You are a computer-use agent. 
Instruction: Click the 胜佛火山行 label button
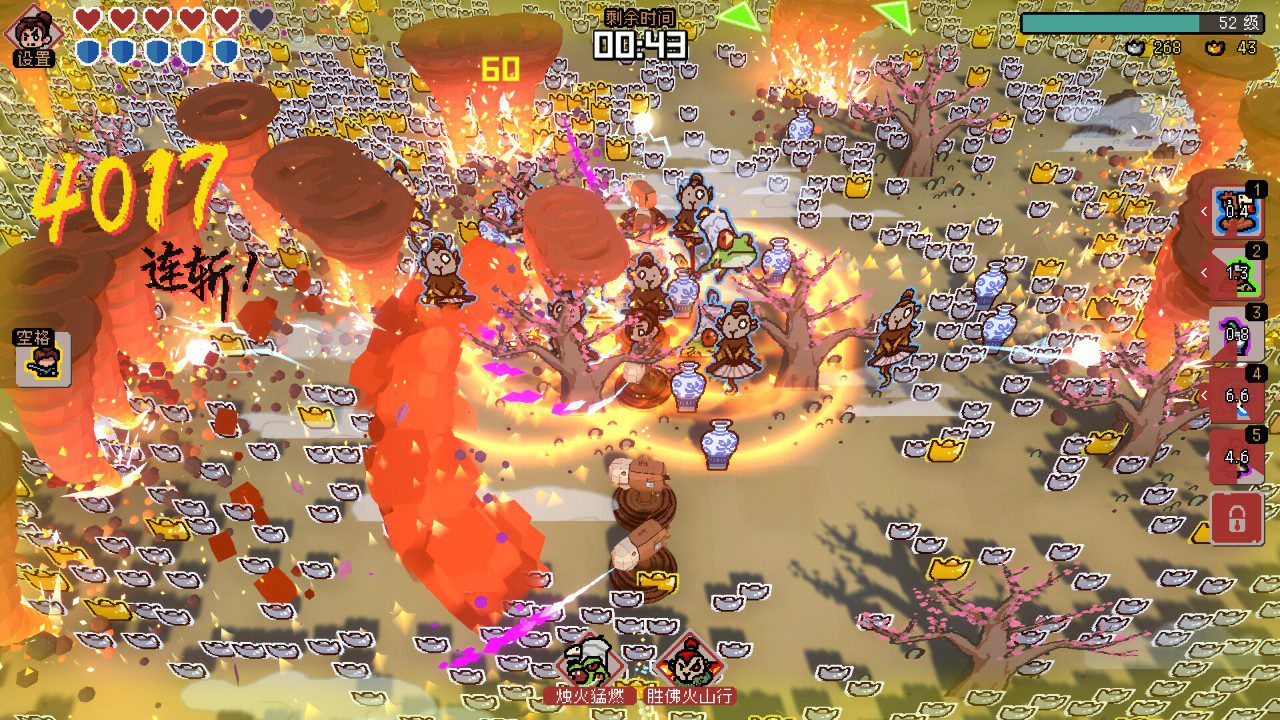692,694
